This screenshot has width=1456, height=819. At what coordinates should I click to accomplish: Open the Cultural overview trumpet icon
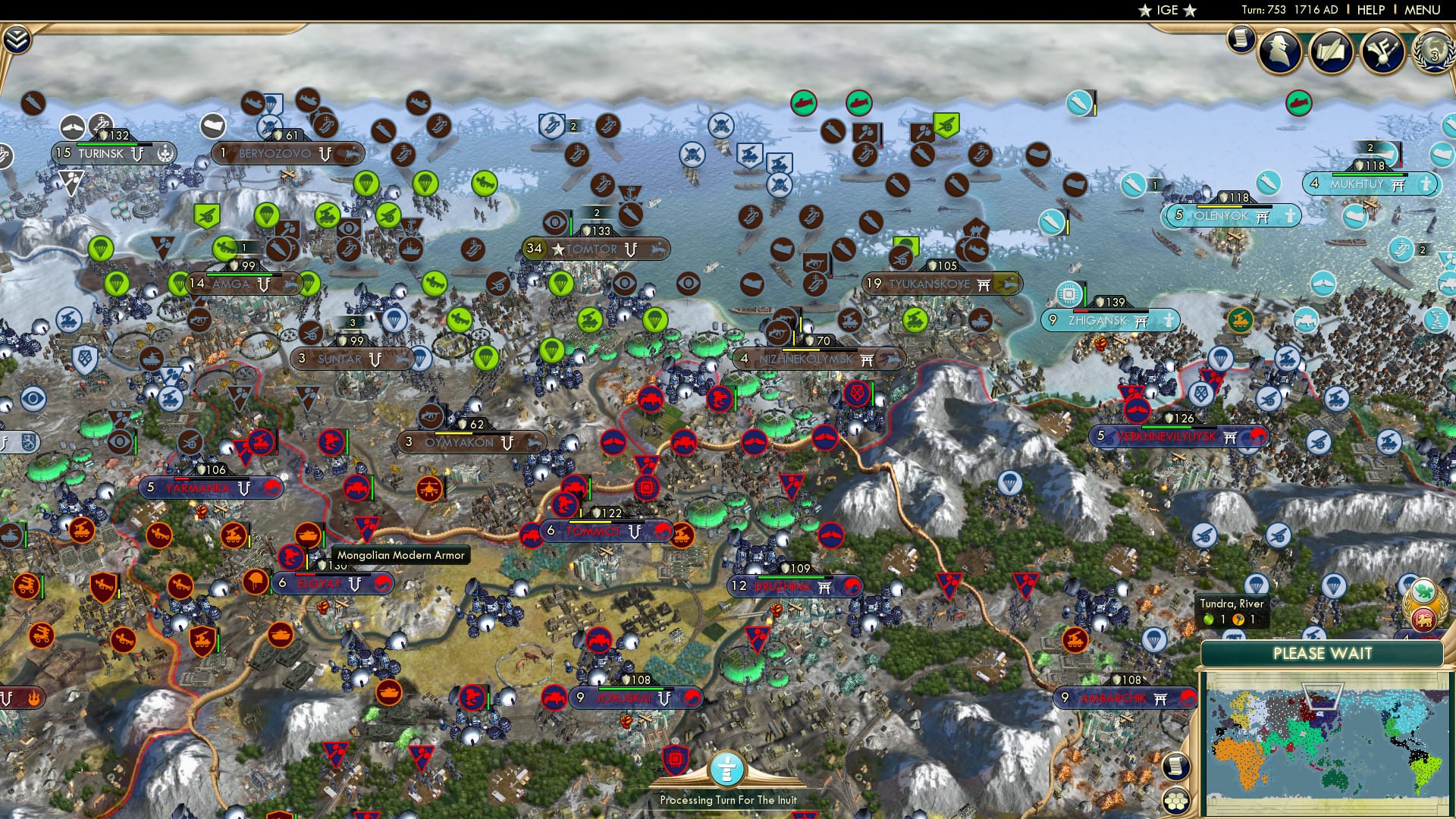[x=1382, y=51]
